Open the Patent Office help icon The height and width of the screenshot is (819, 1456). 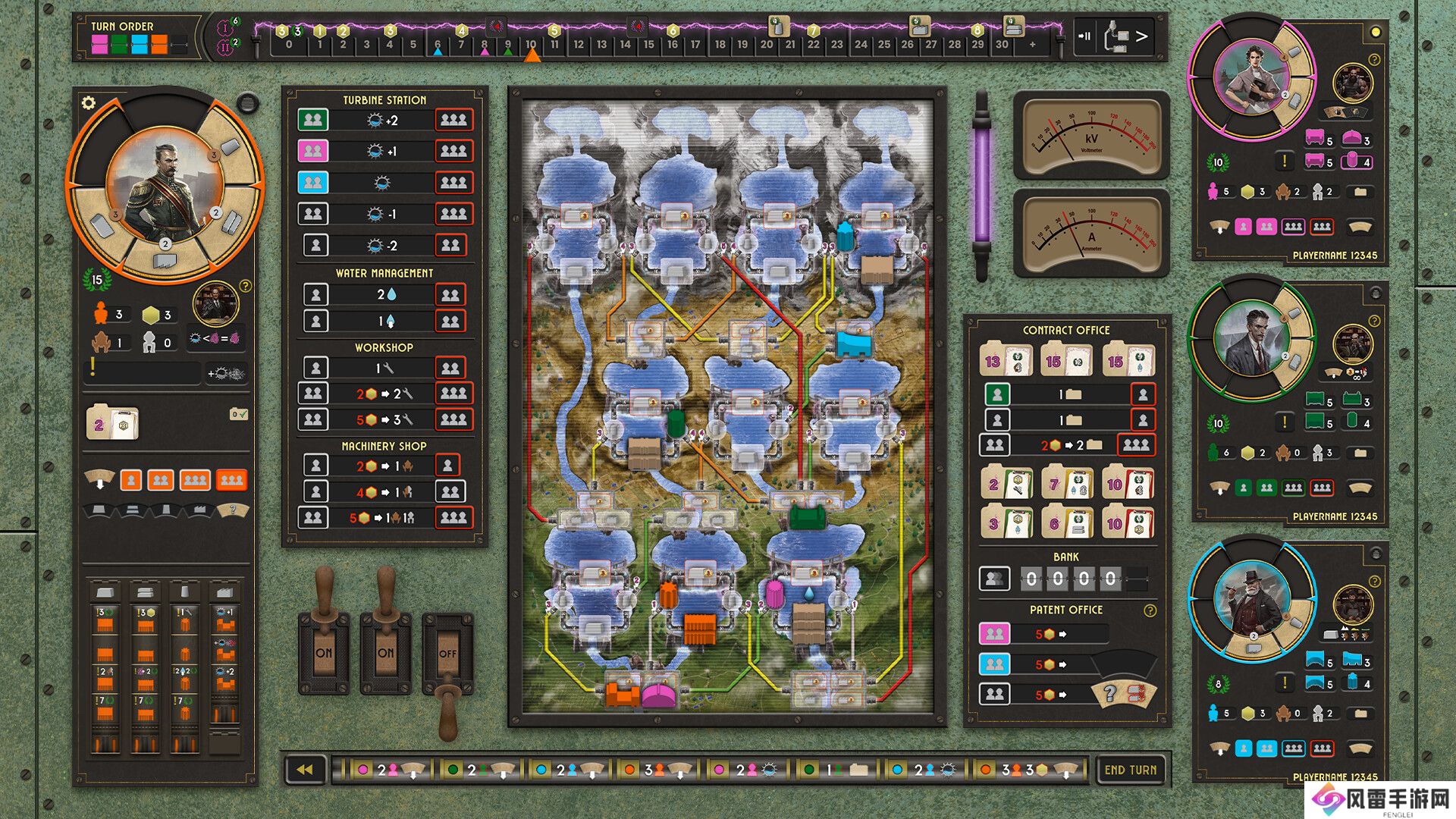(x=1150, y=610)
